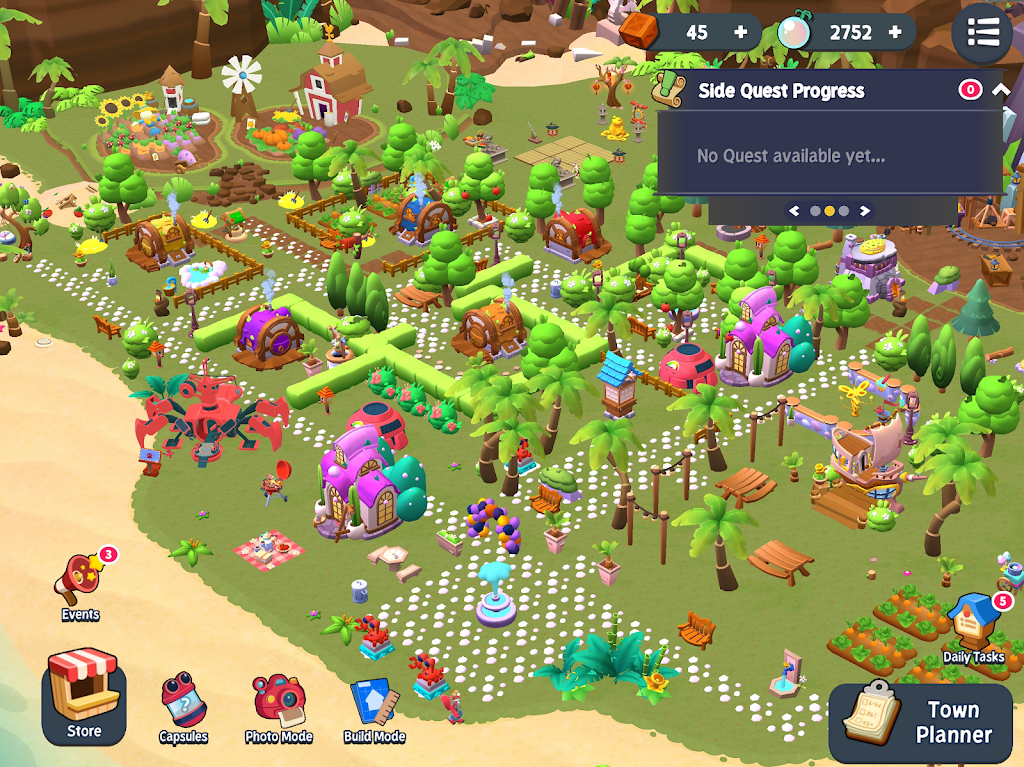Open the Town Planner
Screen dimensions: 1024x767
coord(924,721)
